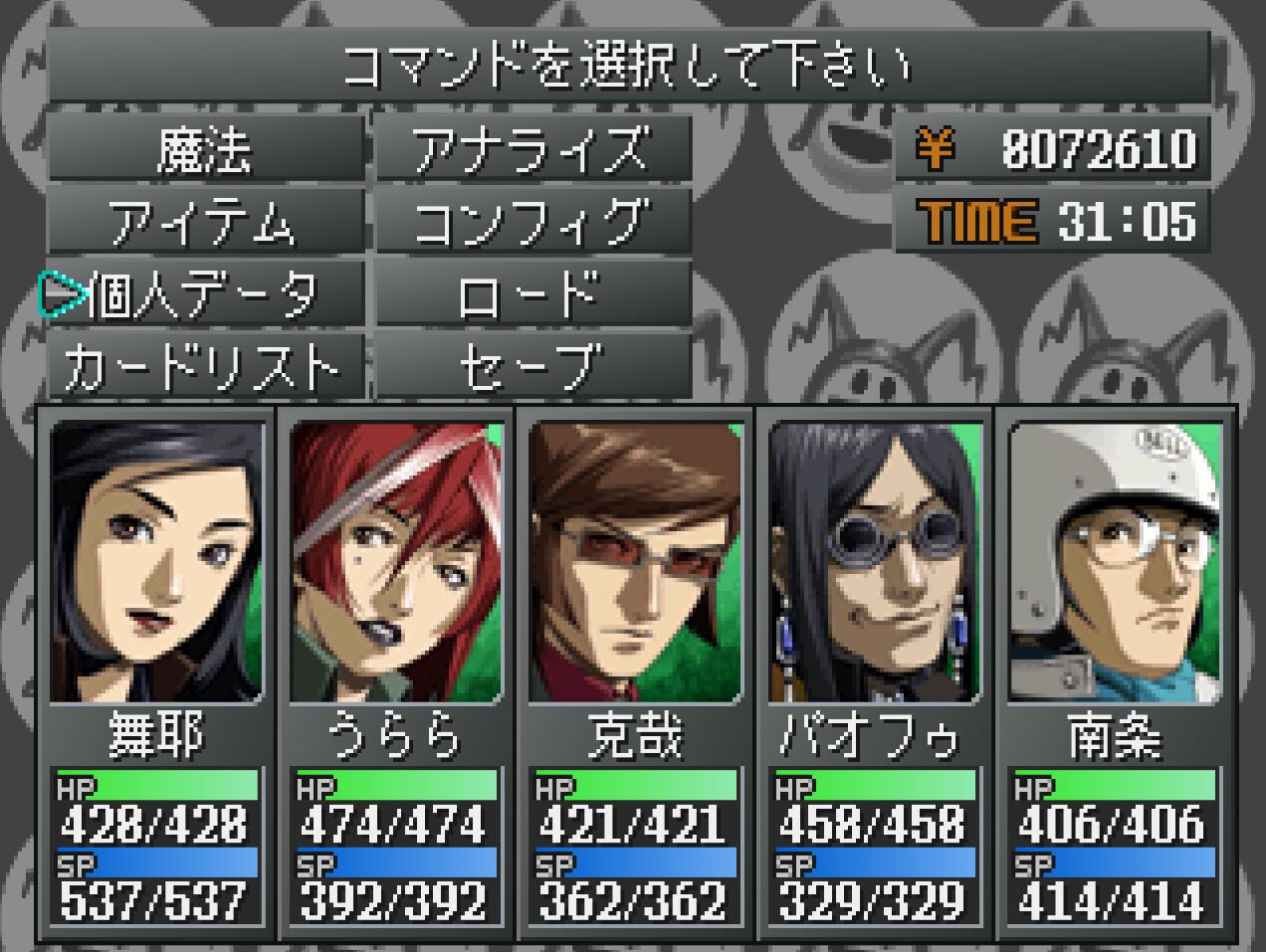Choose 克哉's portrait with sunglasses
This screenshot has width=1266, height=952.
tap(635, 562)
